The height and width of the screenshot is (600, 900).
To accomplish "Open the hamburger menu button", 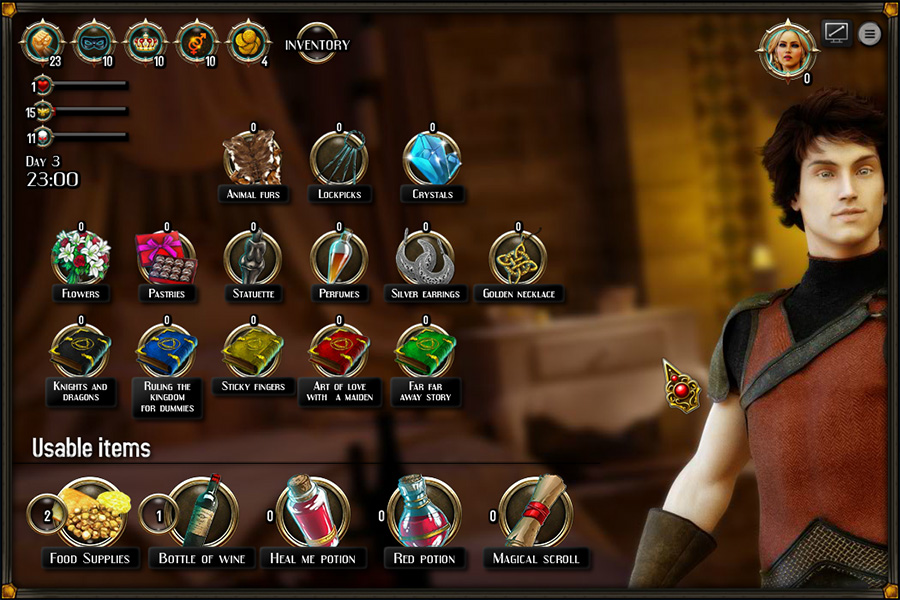I will coord(870,34).
